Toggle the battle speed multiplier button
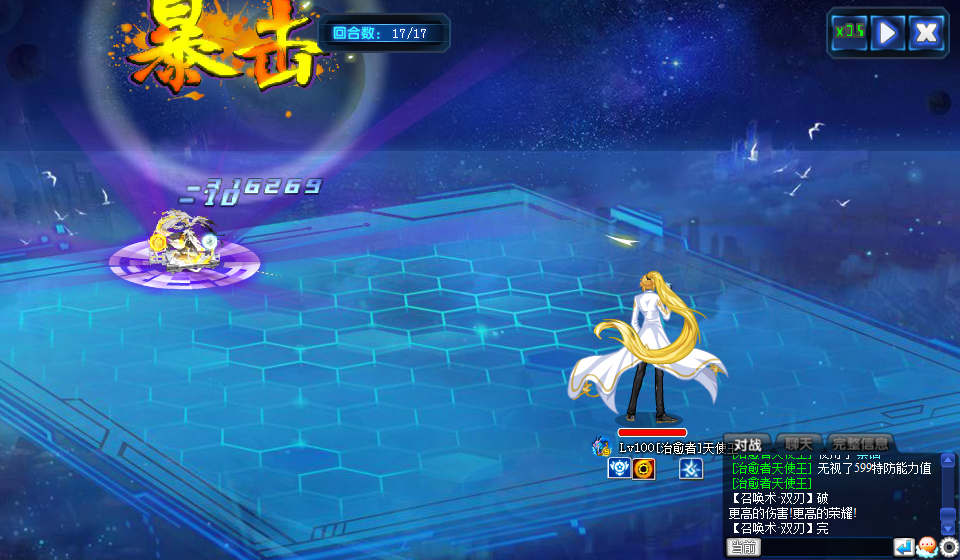 pos(849,33)
